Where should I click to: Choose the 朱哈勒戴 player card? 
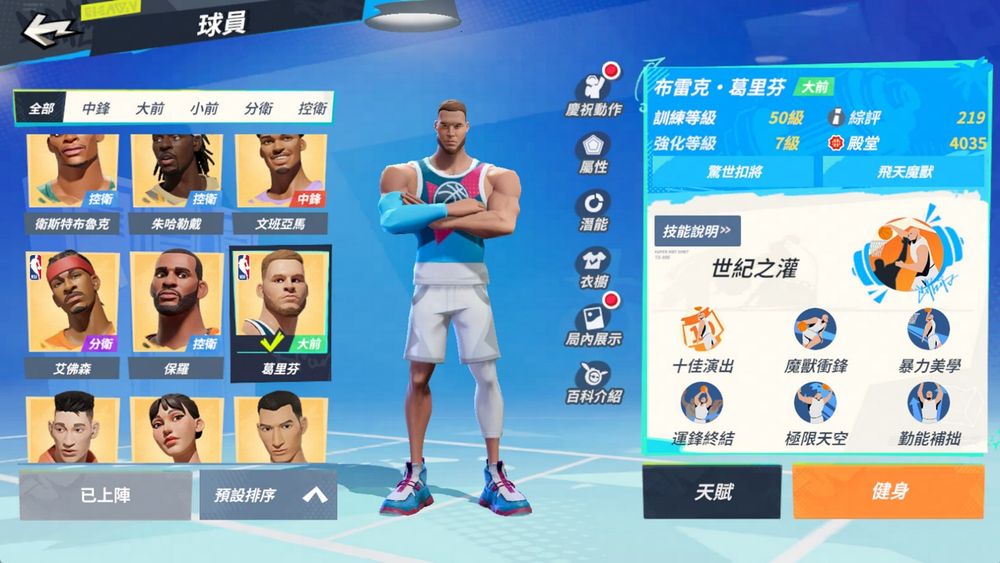pyautogui.click(x=177, y=180)
